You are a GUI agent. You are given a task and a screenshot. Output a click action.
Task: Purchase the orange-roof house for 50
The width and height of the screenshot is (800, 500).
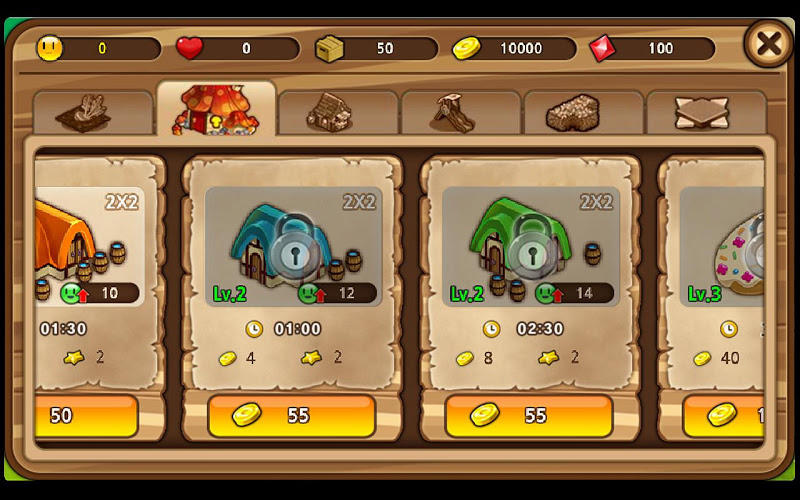coord(86,416)
